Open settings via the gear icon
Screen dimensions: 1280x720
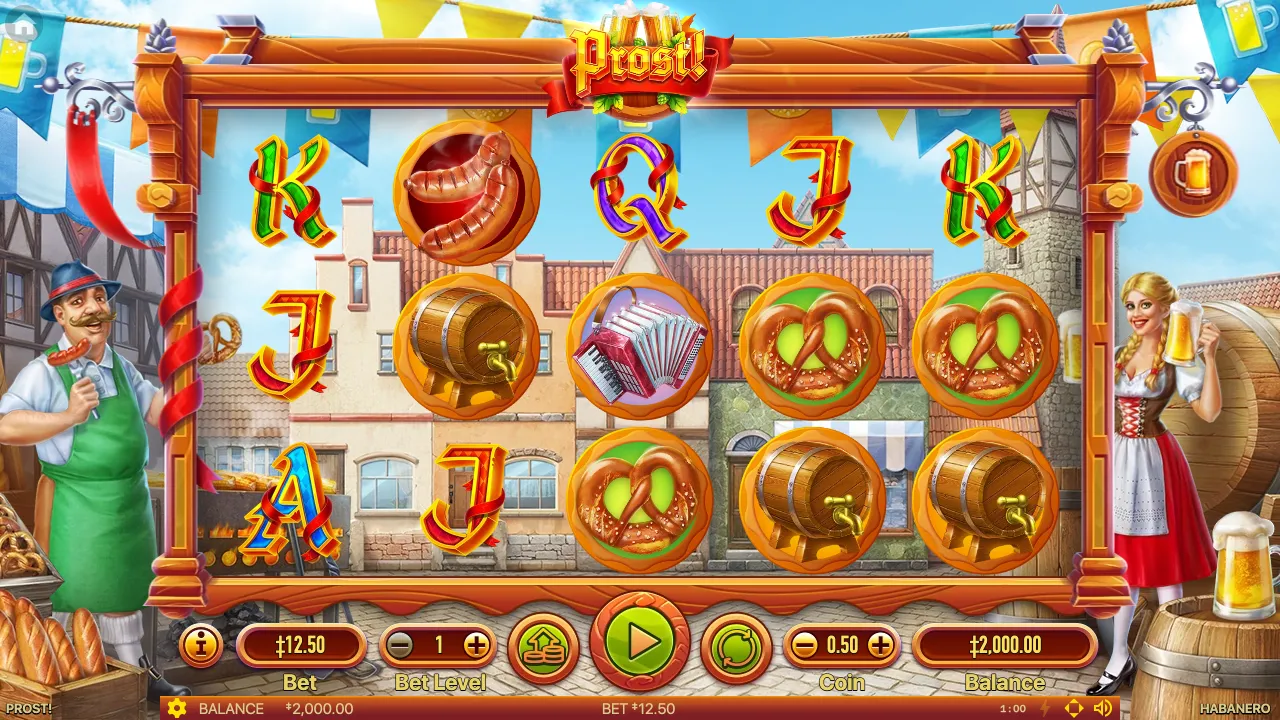tap(178, 709)
